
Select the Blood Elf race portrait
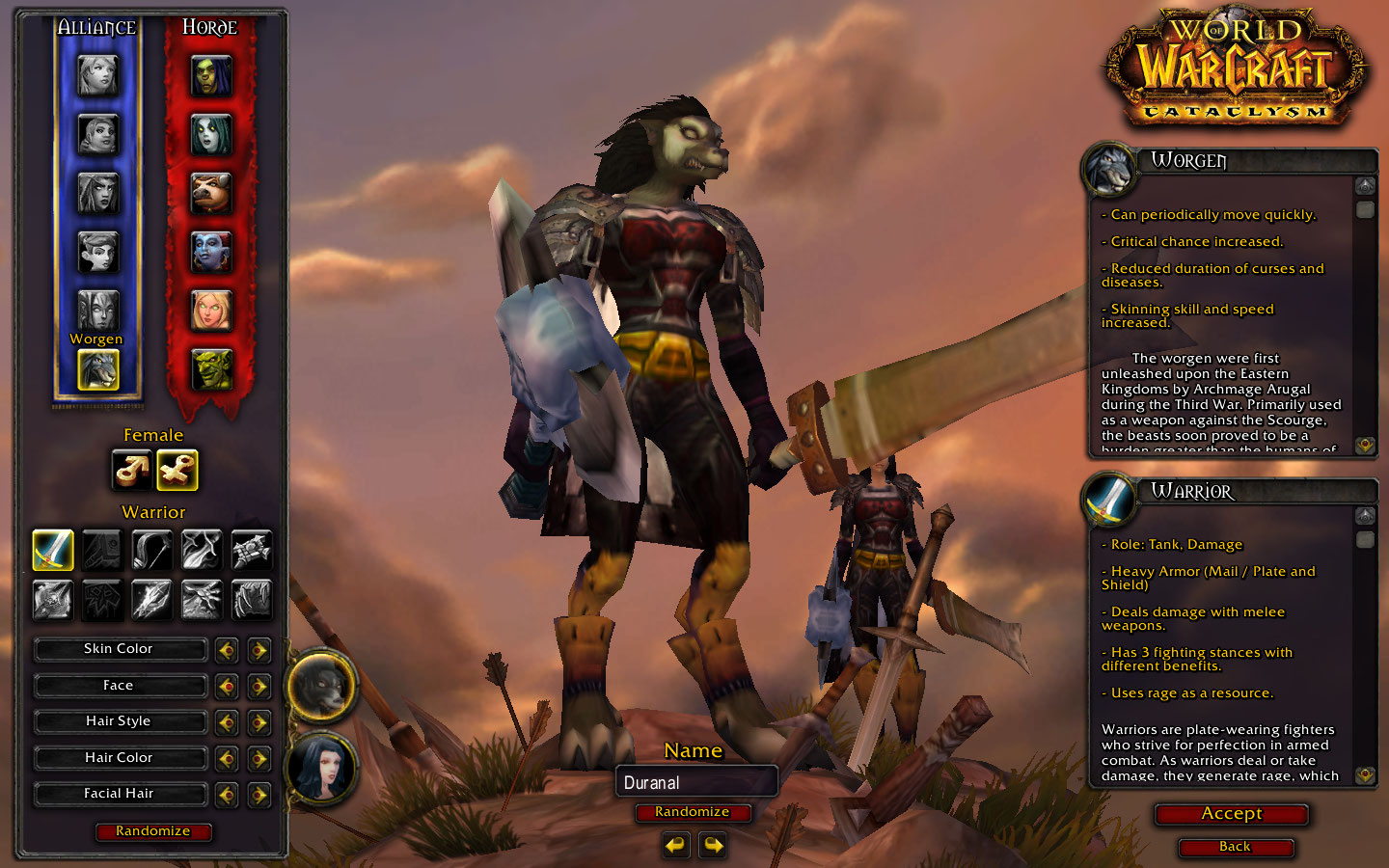[210, 311]
